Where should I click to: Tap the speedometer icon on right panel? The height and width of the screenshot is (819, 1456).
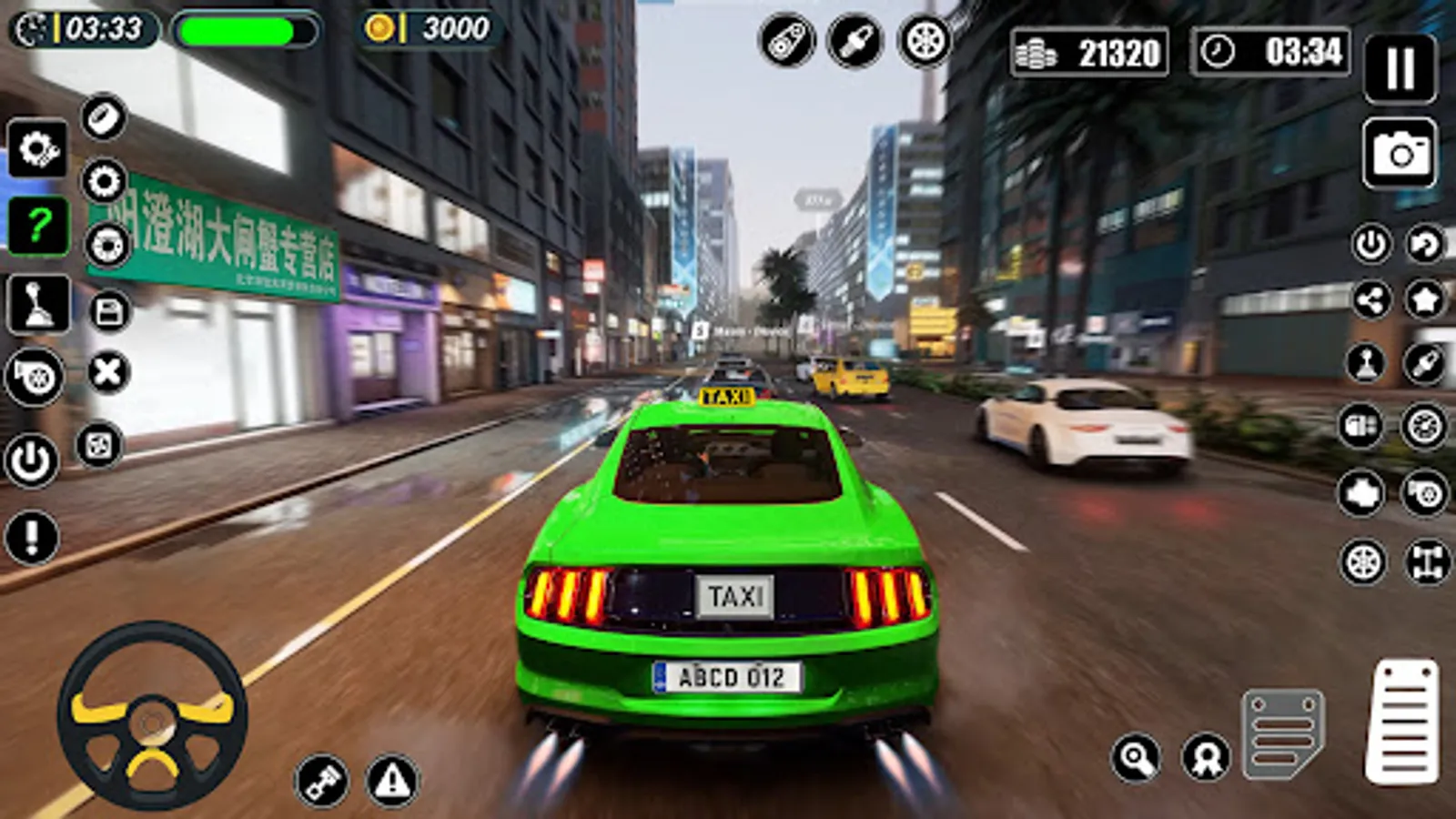(x=1422, y=426)
